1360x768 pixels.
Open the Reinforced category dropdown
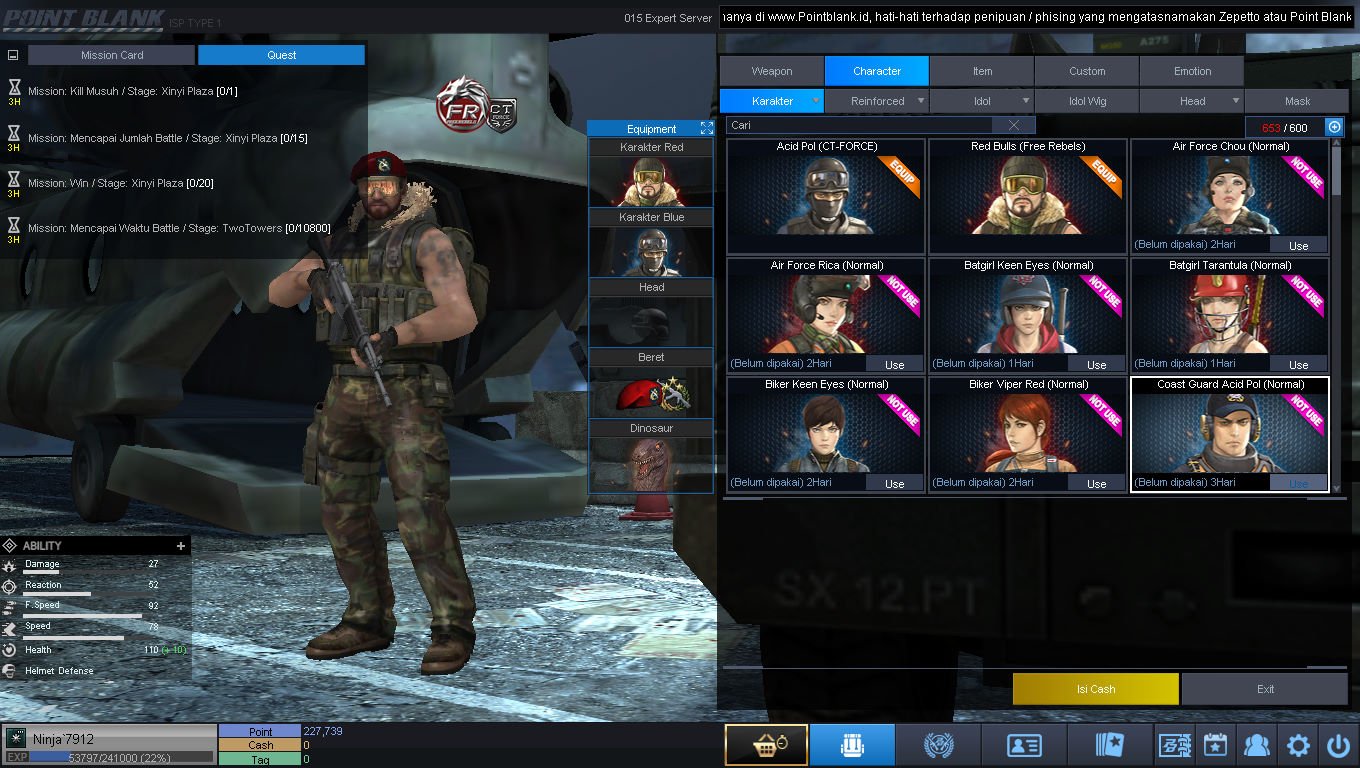pyautogui.click(x=878, y=101)
